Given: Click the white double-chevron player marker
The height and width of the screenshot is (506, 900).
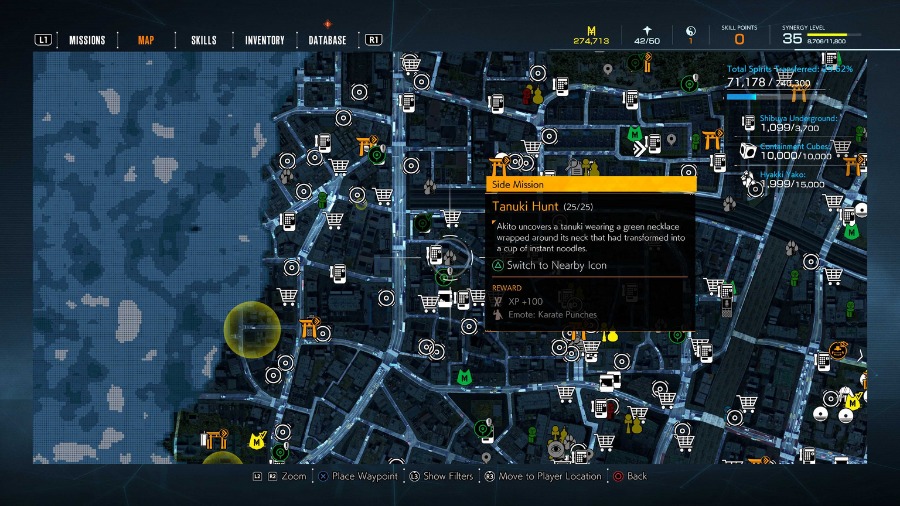Looking at the screenshot, I should click(x=640, y=149).
